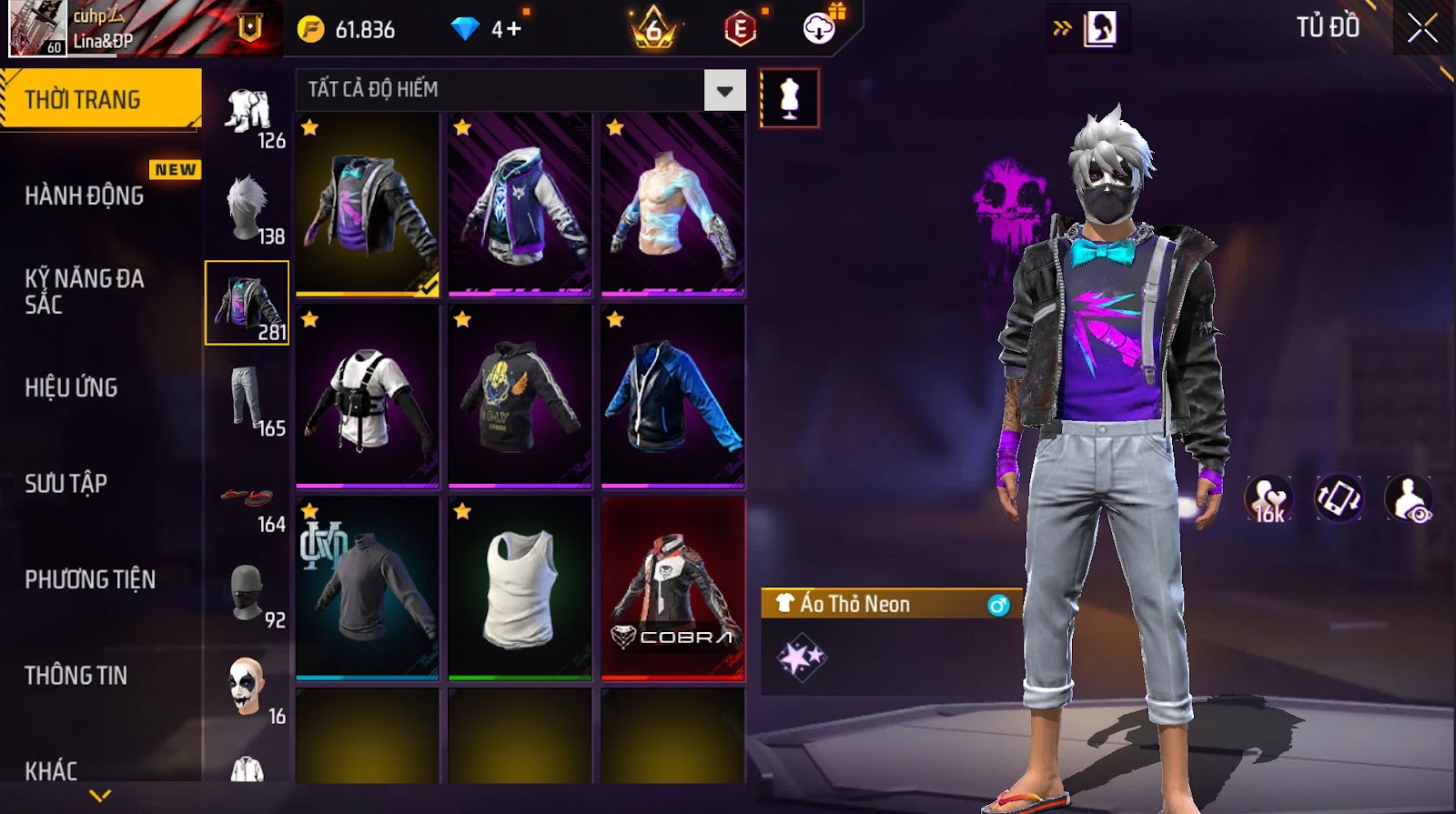Close the wardrobe screen
This screenshot has width=1456, height=814.
coord(1422,29)
